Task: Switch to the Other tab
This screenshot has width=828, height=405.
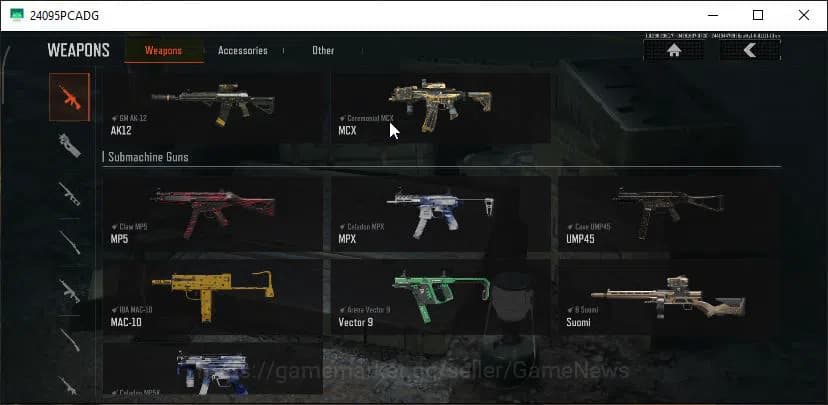Action: [323, 50]
